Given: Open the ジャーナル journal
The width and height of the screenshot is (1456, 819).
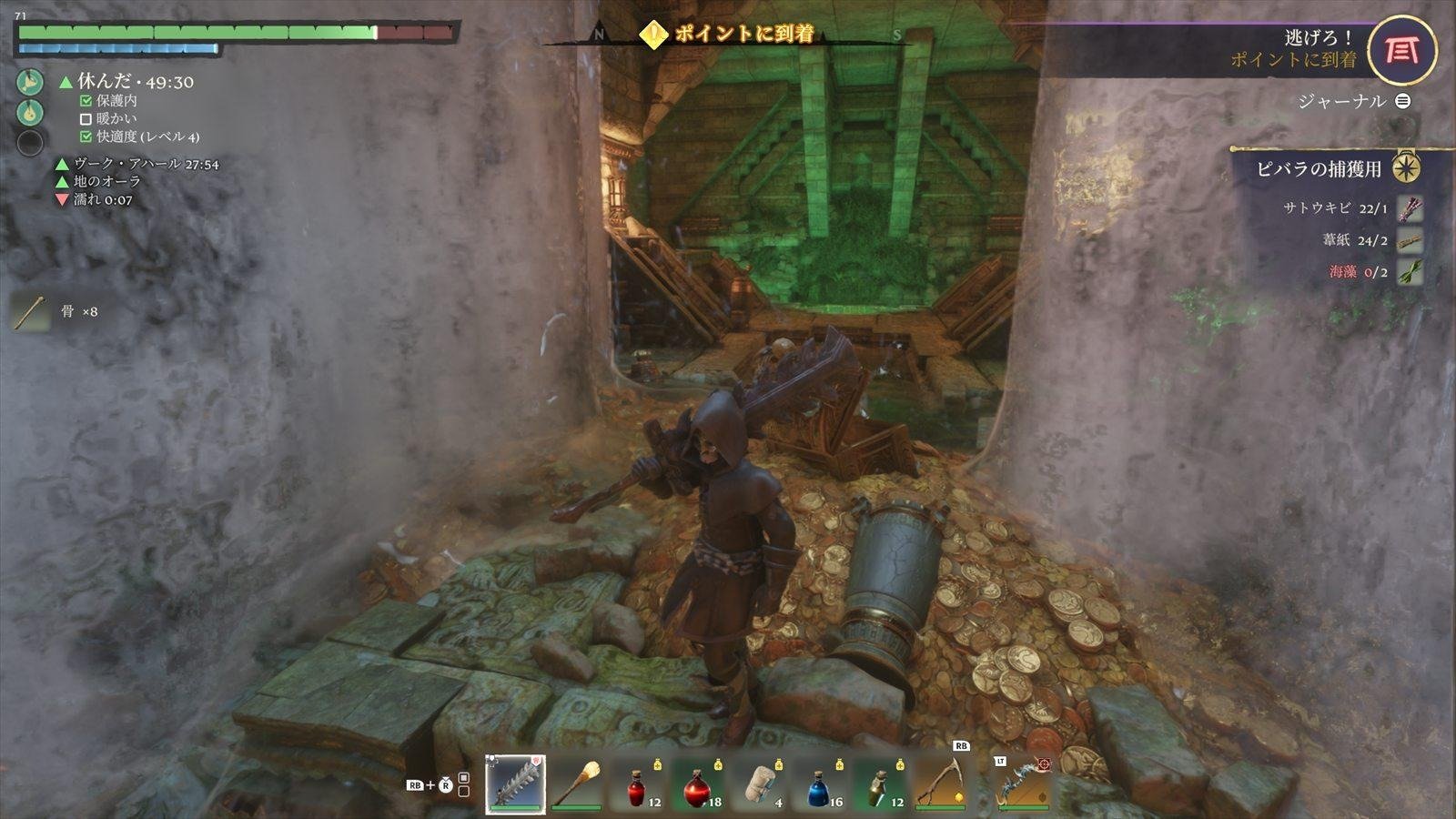Looking at the screenshot, I should (x=1353, y=101).
